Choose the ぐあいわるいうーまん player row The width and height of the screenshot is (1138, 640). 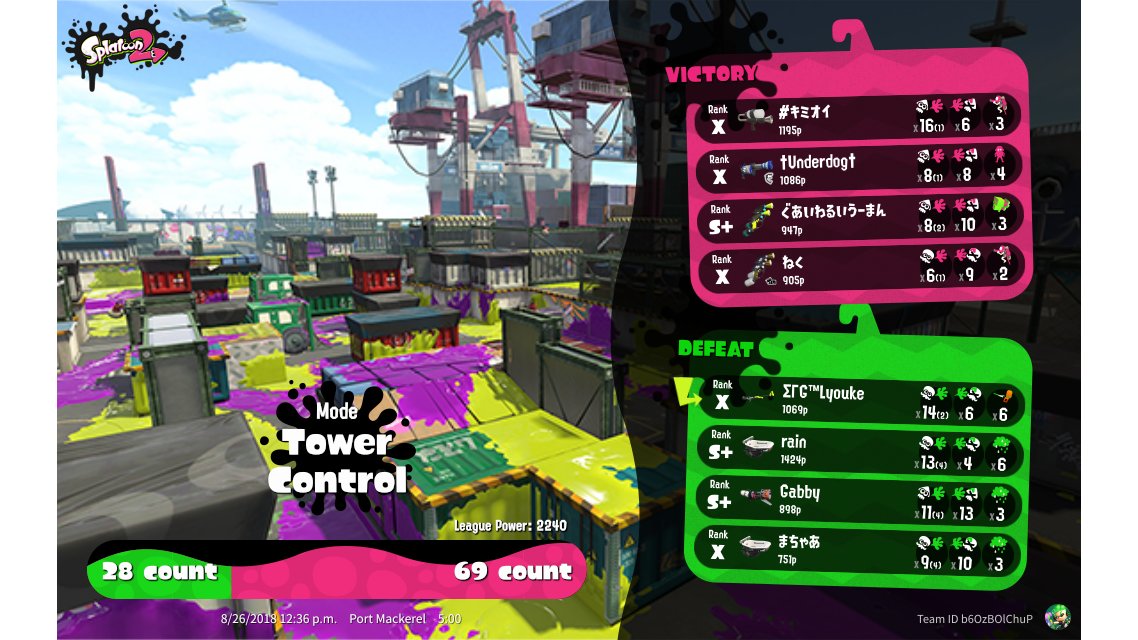coord(858,217)
